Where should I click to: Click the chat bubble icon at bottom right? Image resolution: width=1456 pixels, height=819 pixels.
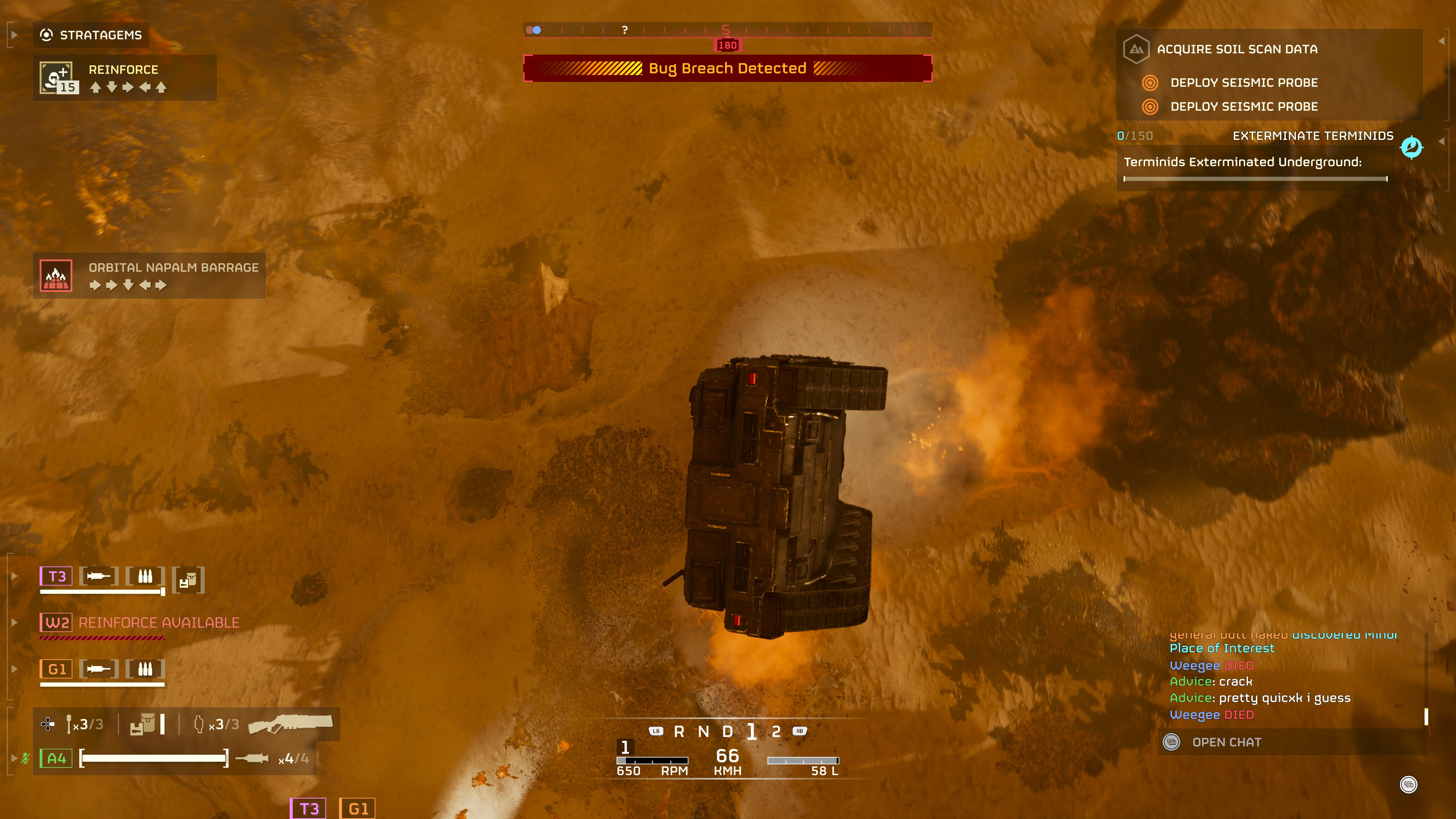(1408, 784)
